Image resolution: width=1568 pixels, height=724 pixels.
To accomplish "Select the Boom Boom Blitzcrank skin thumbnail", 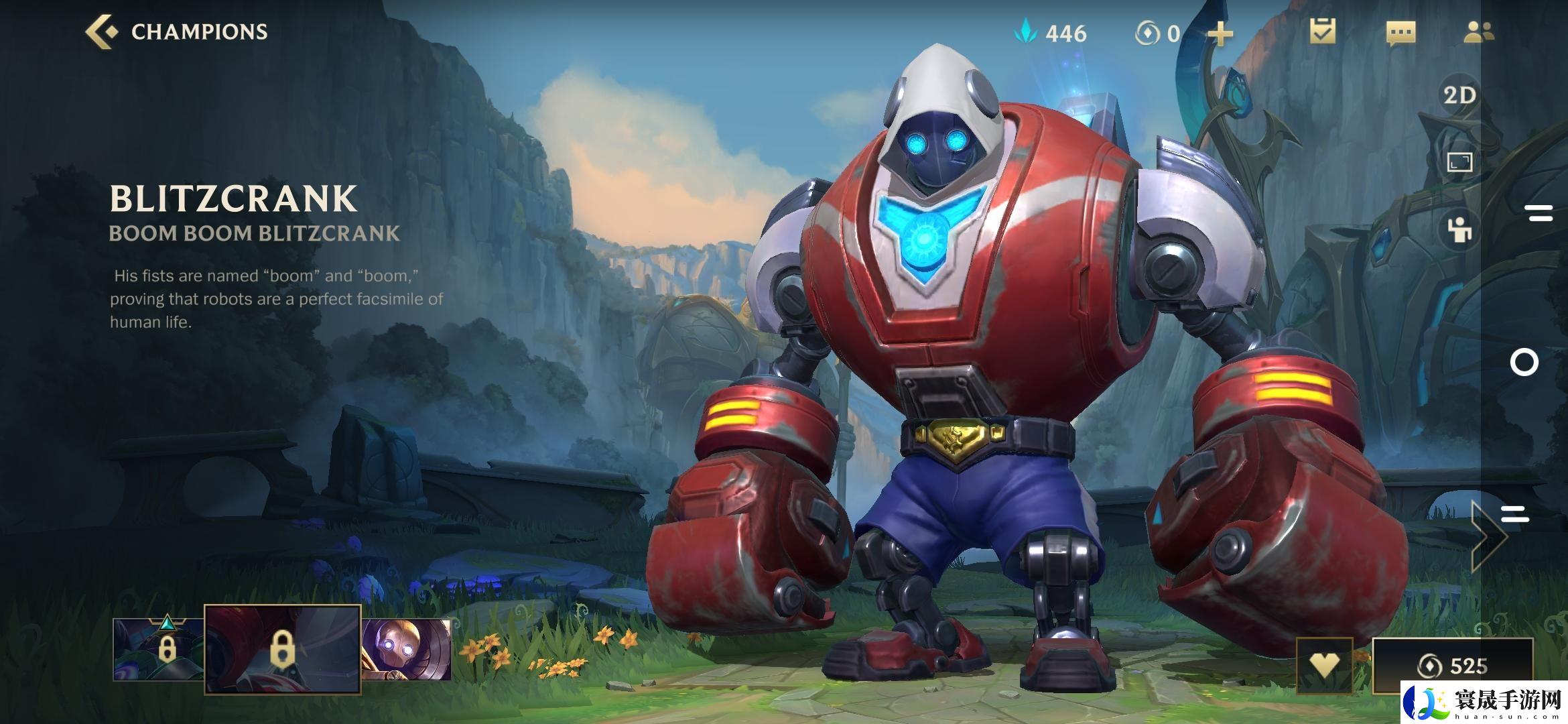I will (x=282, y=648).
